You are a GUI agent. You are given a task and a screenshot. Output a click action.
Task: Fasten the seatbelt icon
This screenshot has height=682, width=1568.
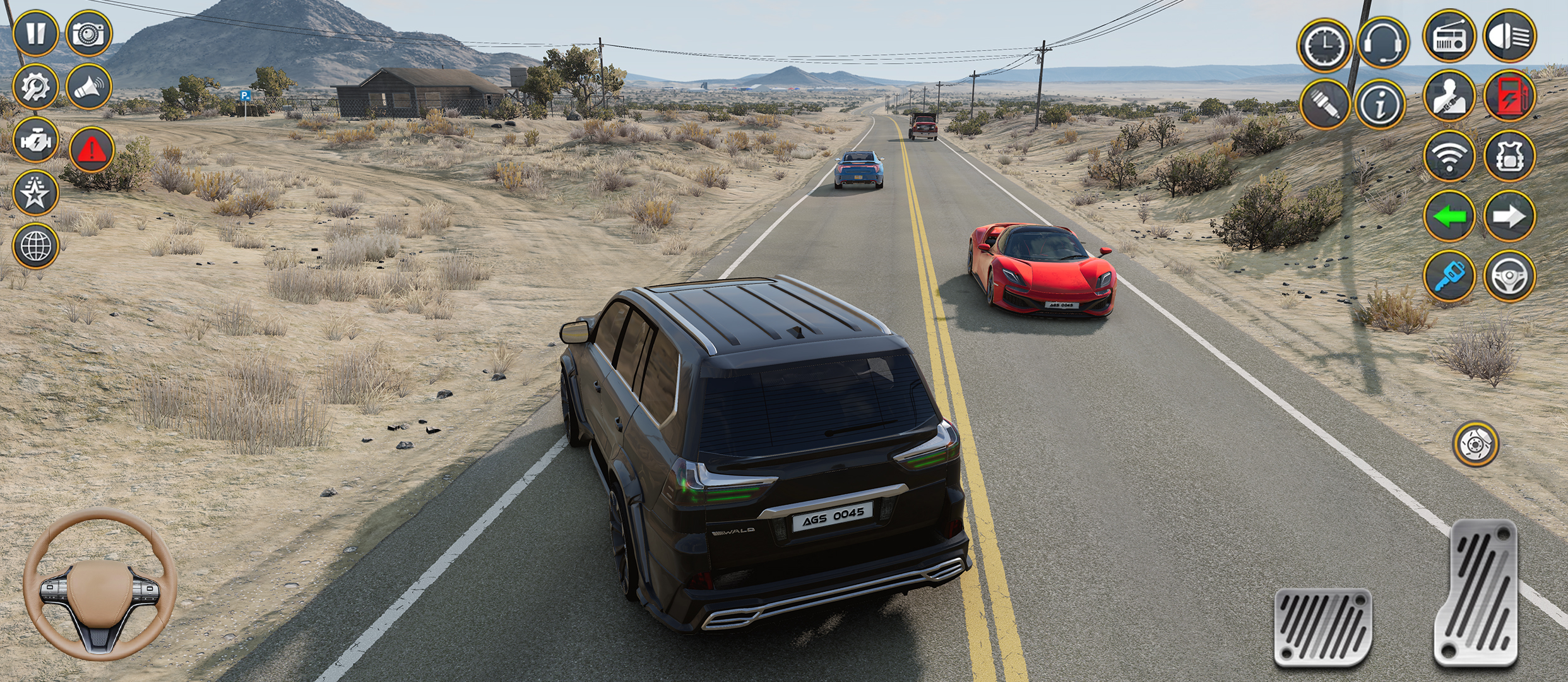pos(1449,96)
